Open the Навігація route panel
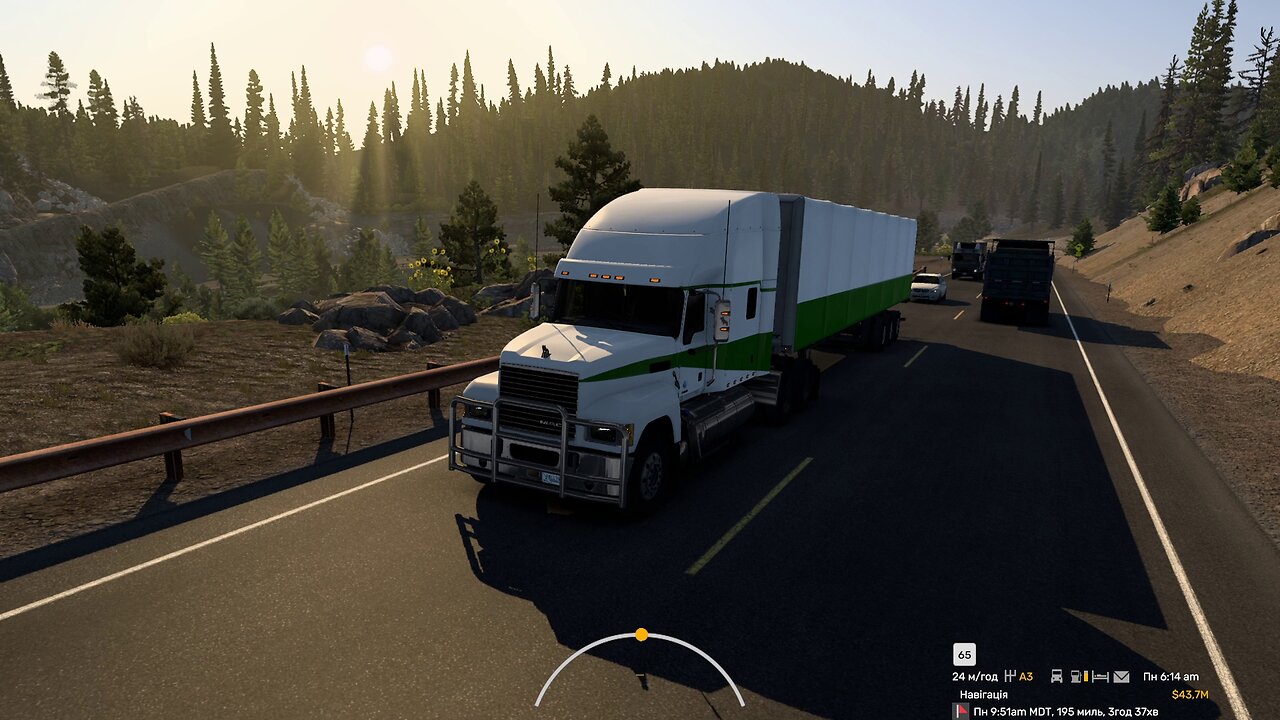Image resolution: width=1280 pixels, height=720 pixels. coord(983,694)
